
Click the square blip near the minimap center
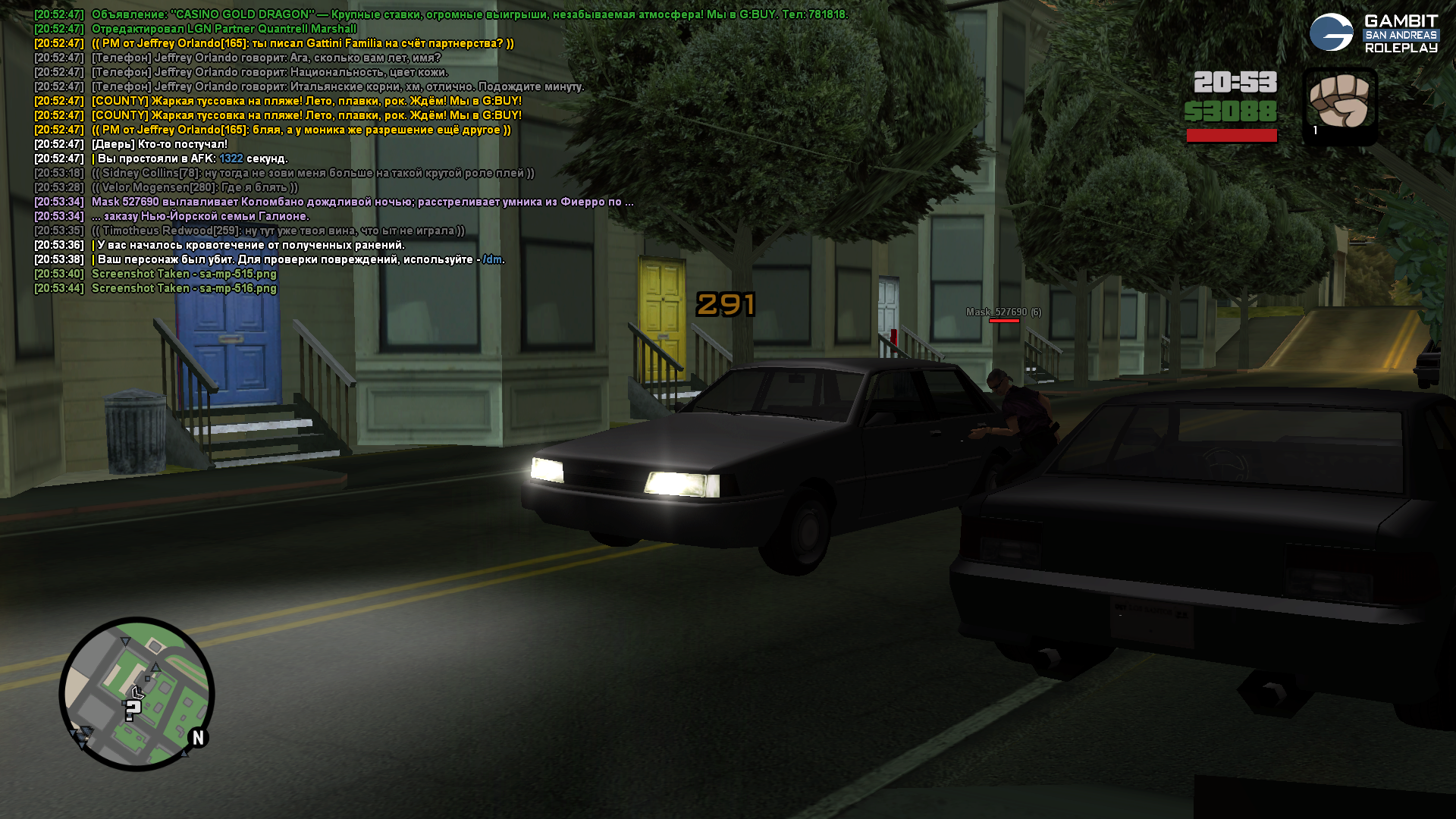coord(149,677)
